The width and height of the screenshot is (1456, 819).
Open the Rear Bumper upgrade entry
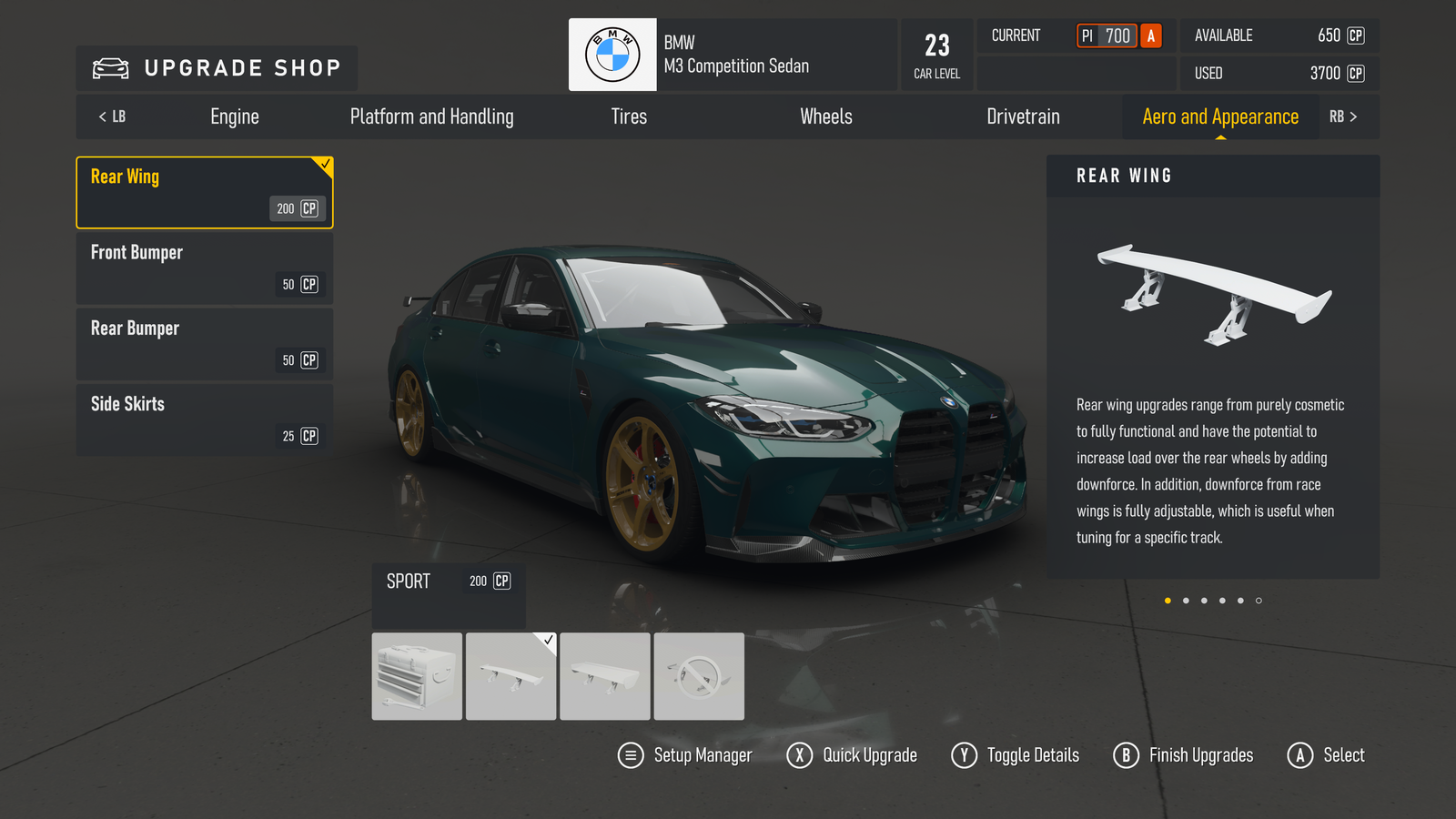tap(205, 344)
